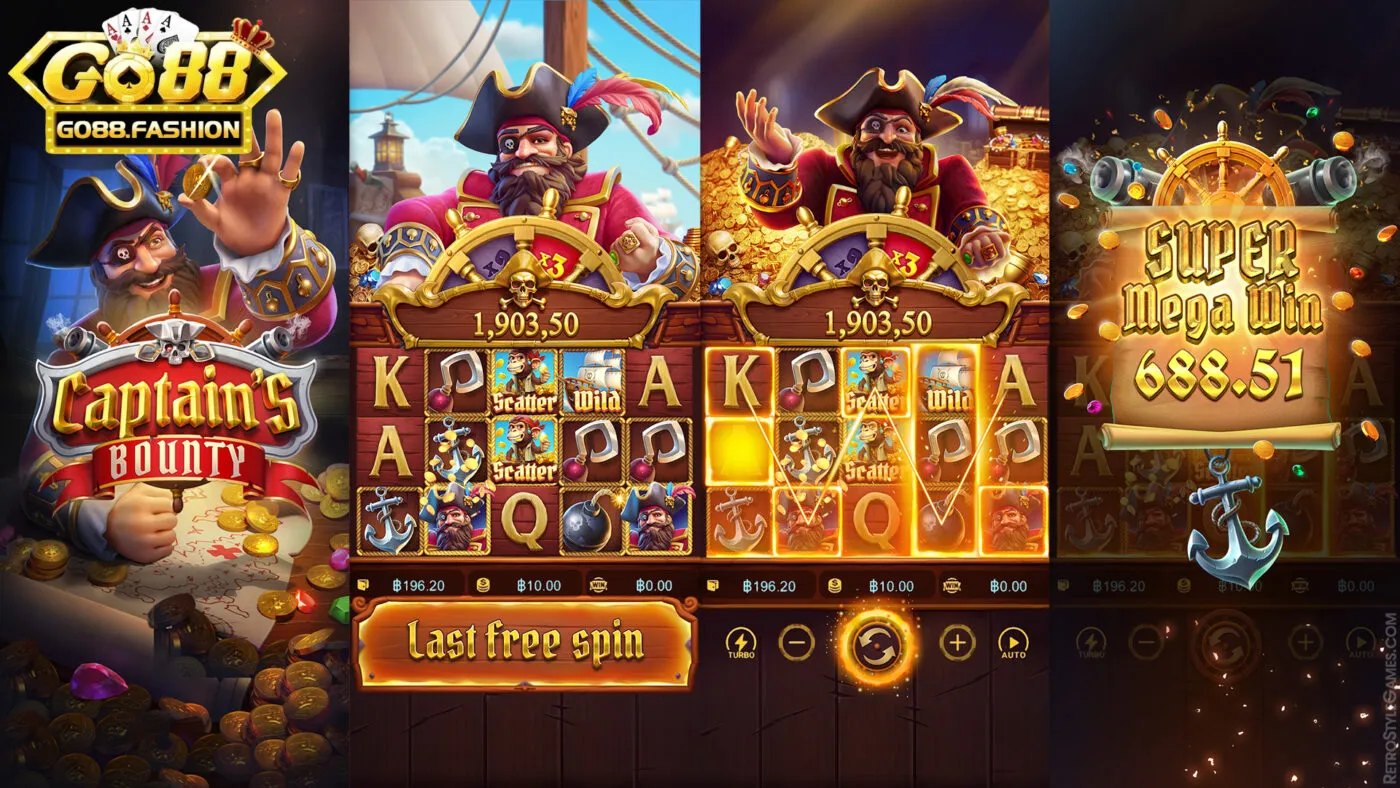This screenshot has width=1400, height=788.
Task: Activate Auto spin play icon
Action: click(1015, 644)
